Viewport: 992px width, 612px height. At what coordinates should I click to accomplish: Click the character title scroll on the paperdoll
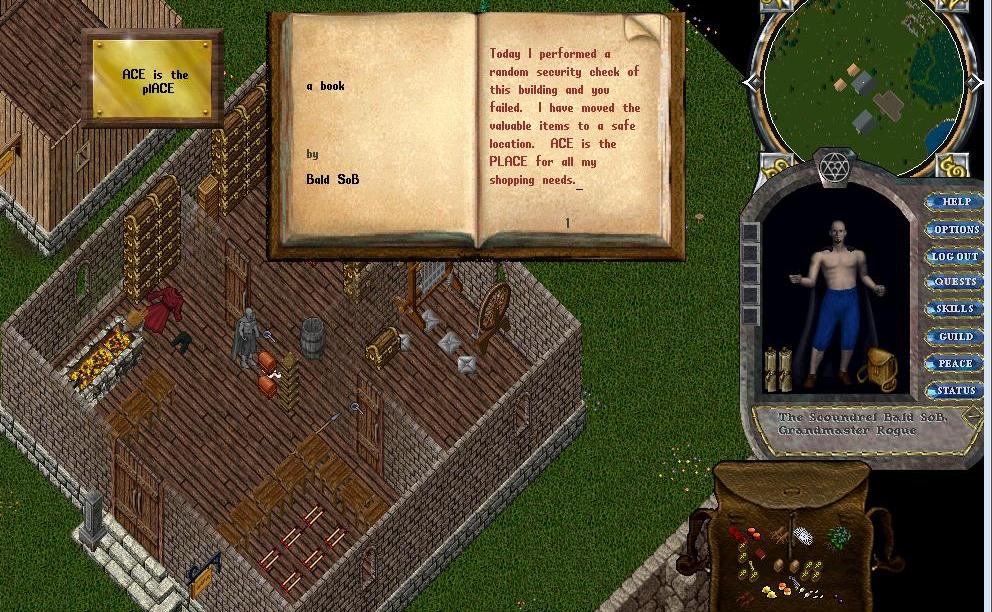pos(862,424)
